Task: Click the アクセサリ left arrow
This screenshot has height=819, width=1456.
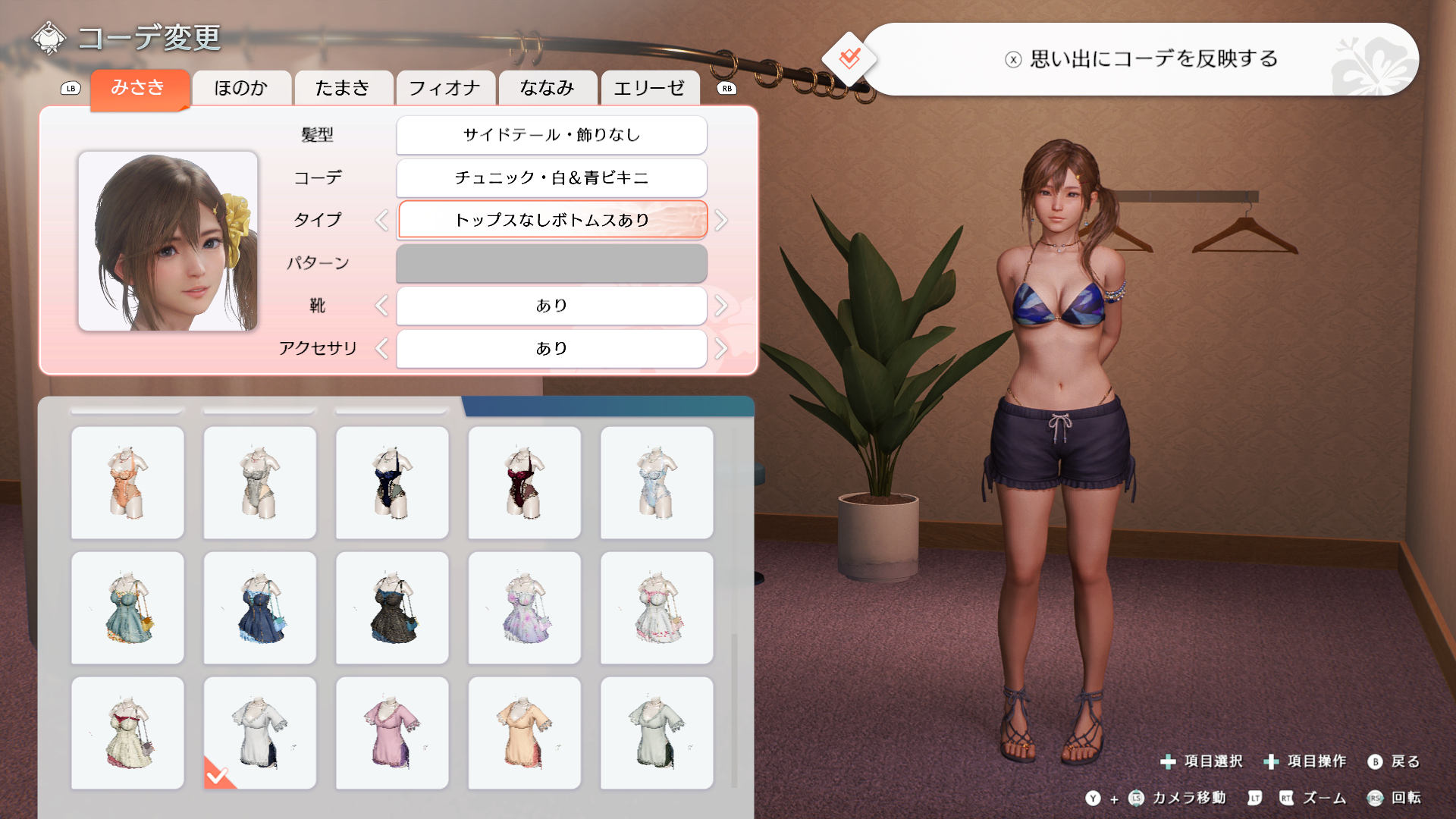Action: (x=381, y=349)
